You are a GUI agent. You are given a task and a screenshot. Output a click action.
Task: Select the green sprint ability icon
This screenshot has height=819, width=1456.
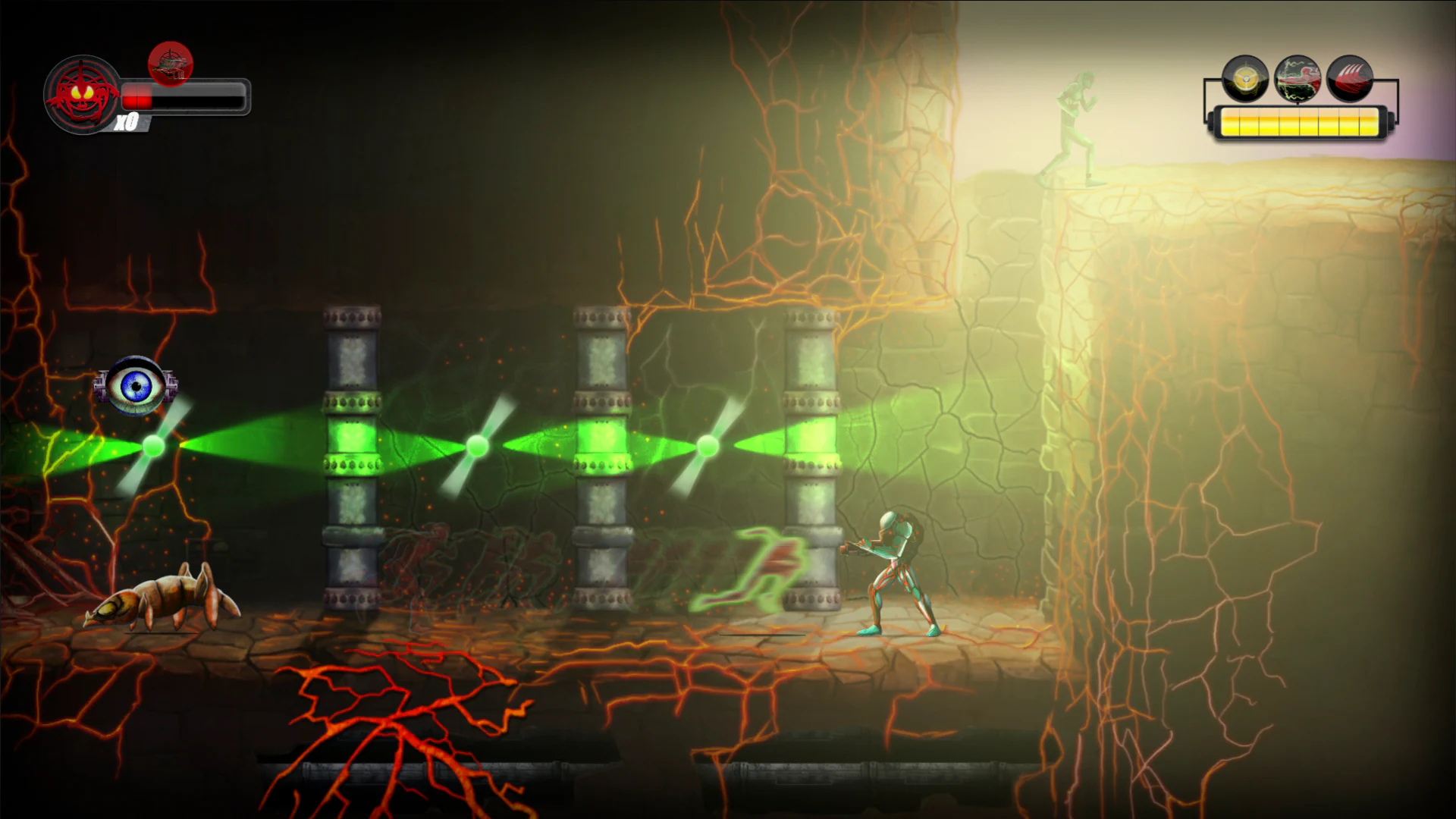[1298, 78]
